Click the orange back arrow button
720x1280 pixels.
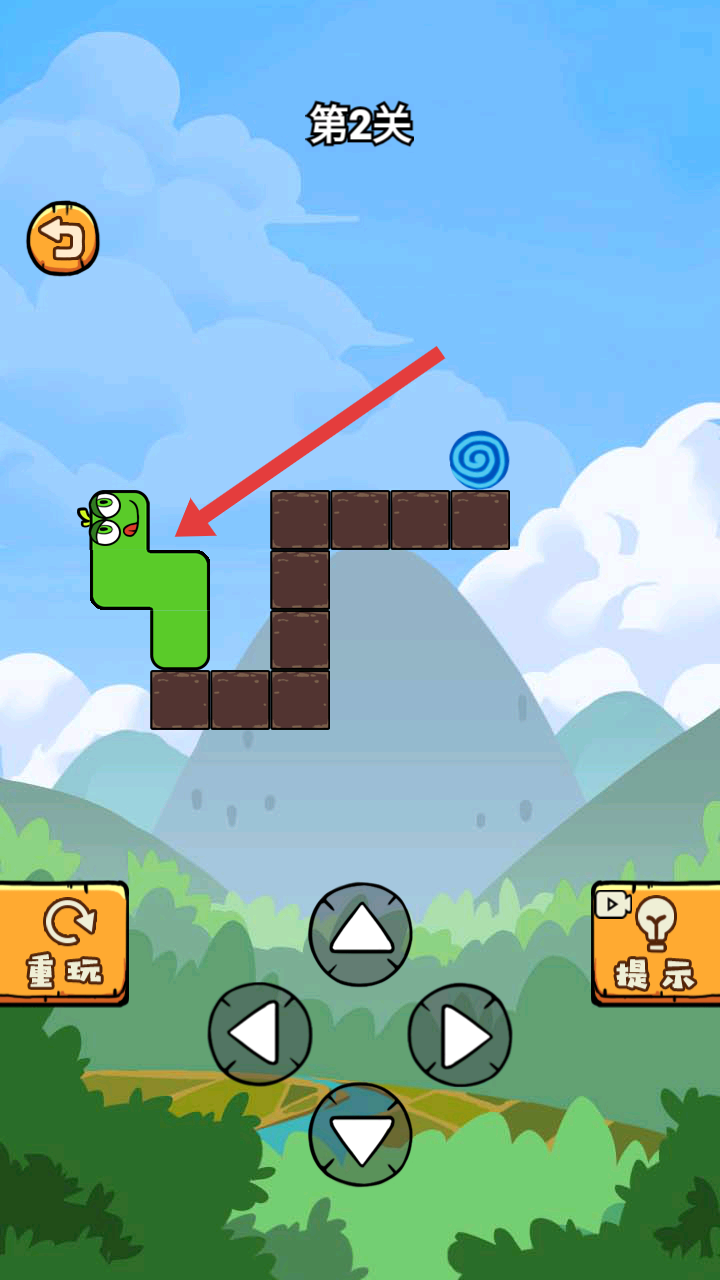click(63, 239)
